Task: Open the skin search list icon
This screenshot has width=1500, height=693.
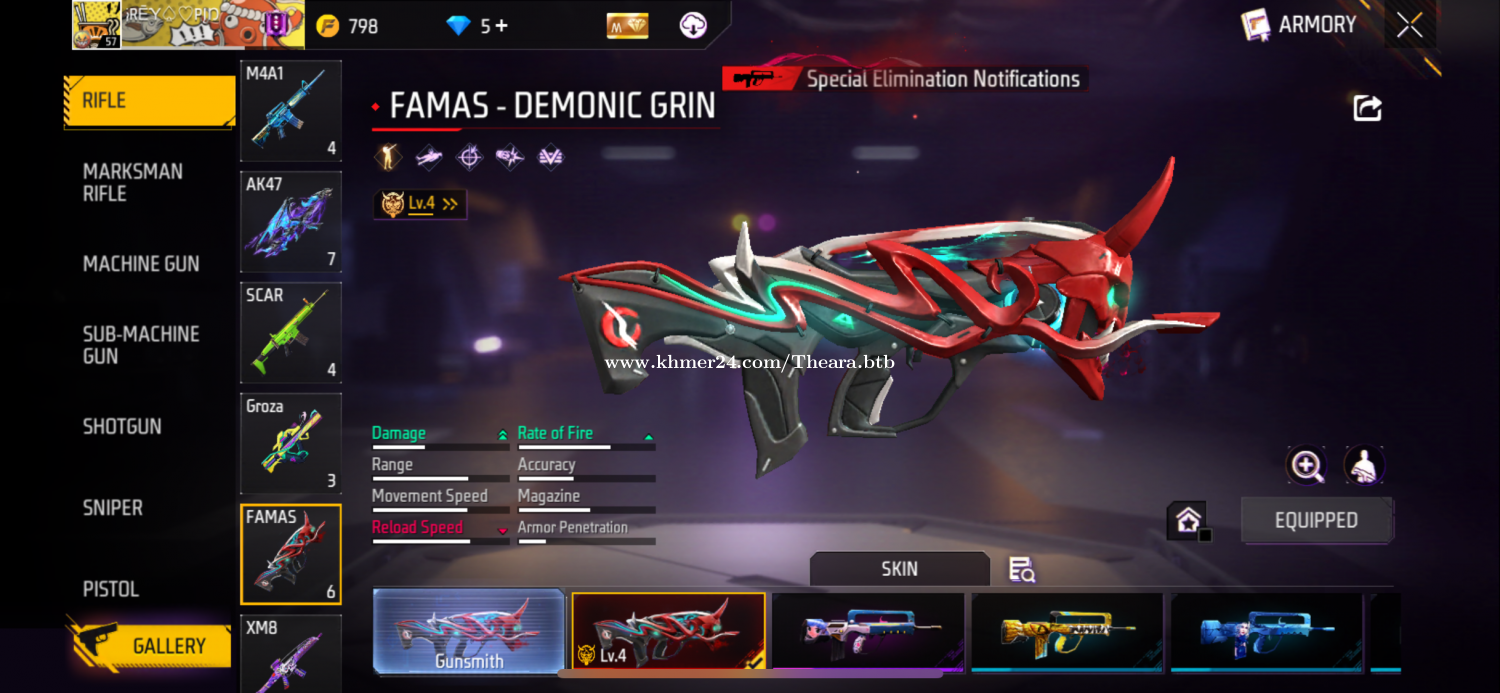Action: pyautogui.click(x=1021, y=570)
